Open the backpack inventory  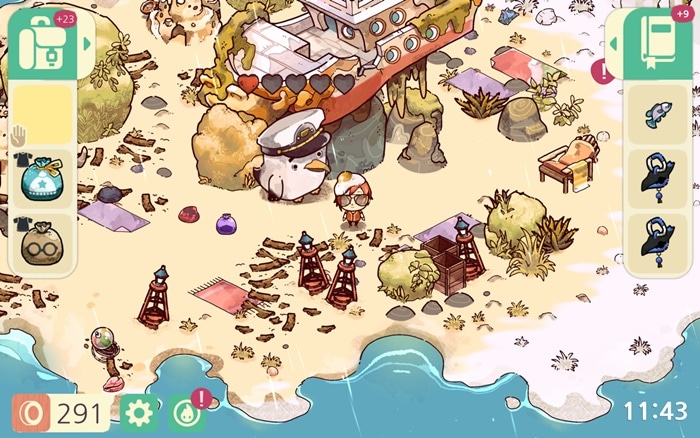click(42, 42)
